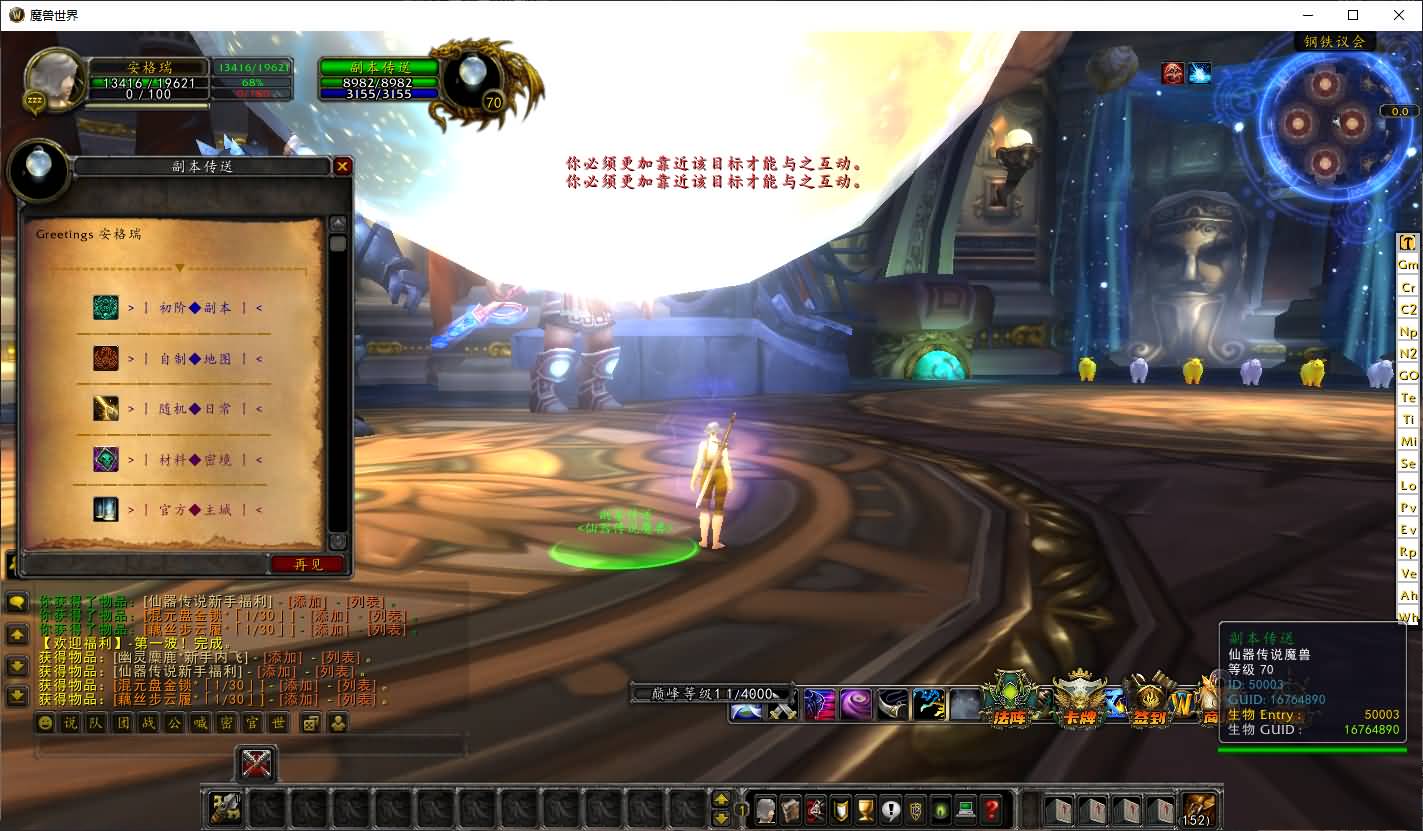Viewport: 1423px width, 831px height.
Task: Click the player's character portrait
Action: coord(54,80)
